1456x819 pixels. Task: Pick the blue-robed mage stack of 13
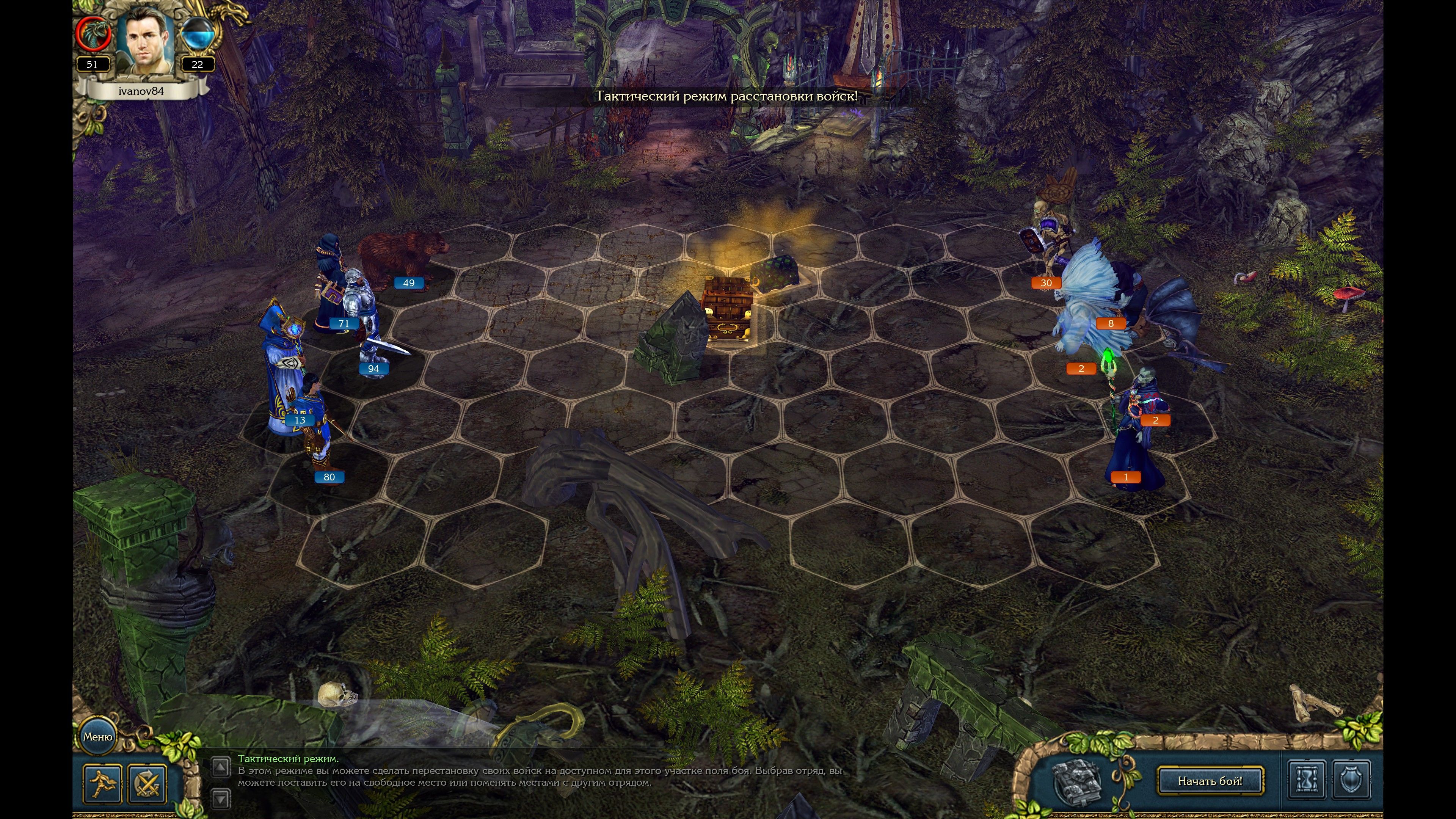[x=282, y=373]
